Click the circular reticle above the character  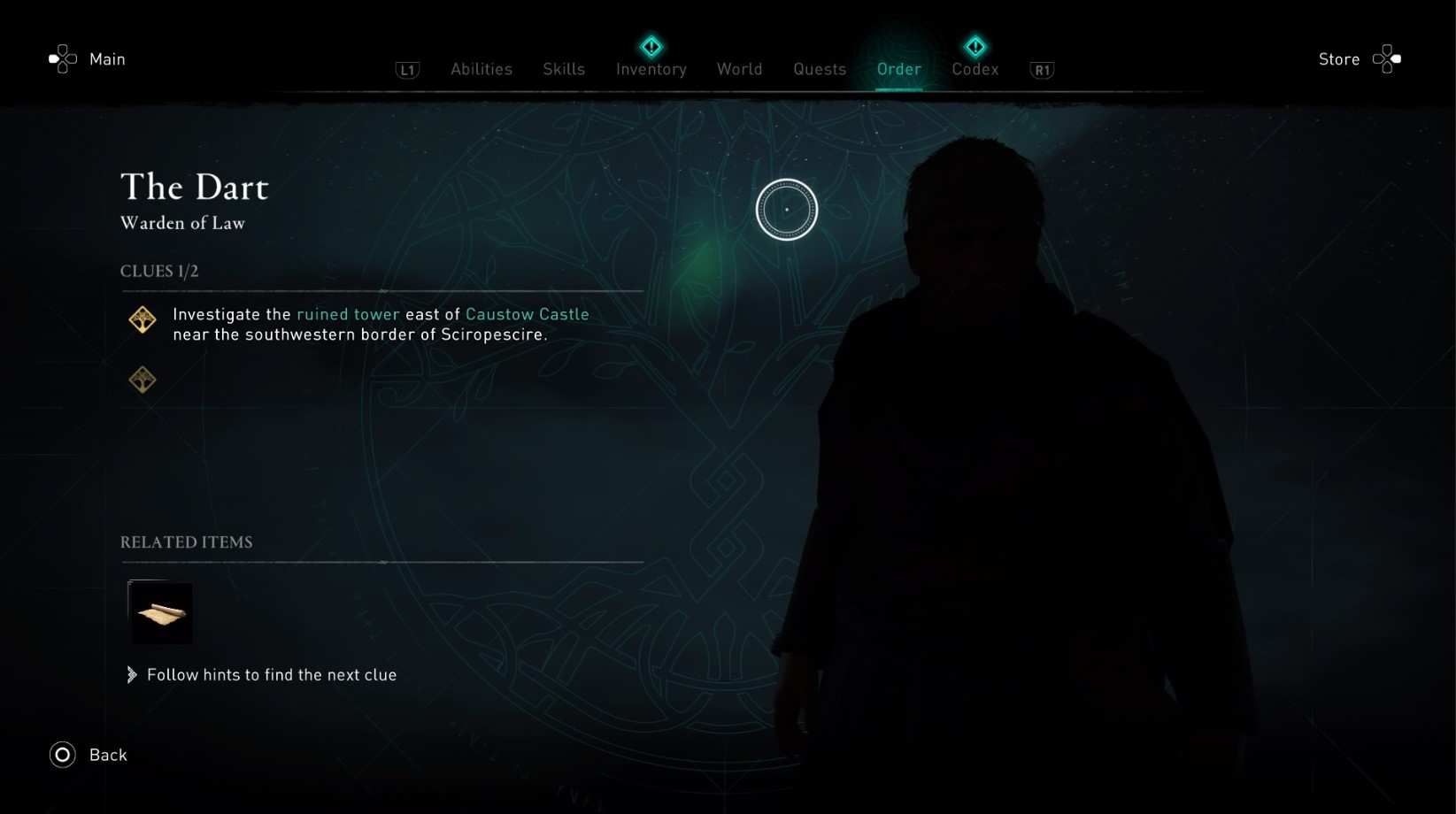tap(788, 209)
